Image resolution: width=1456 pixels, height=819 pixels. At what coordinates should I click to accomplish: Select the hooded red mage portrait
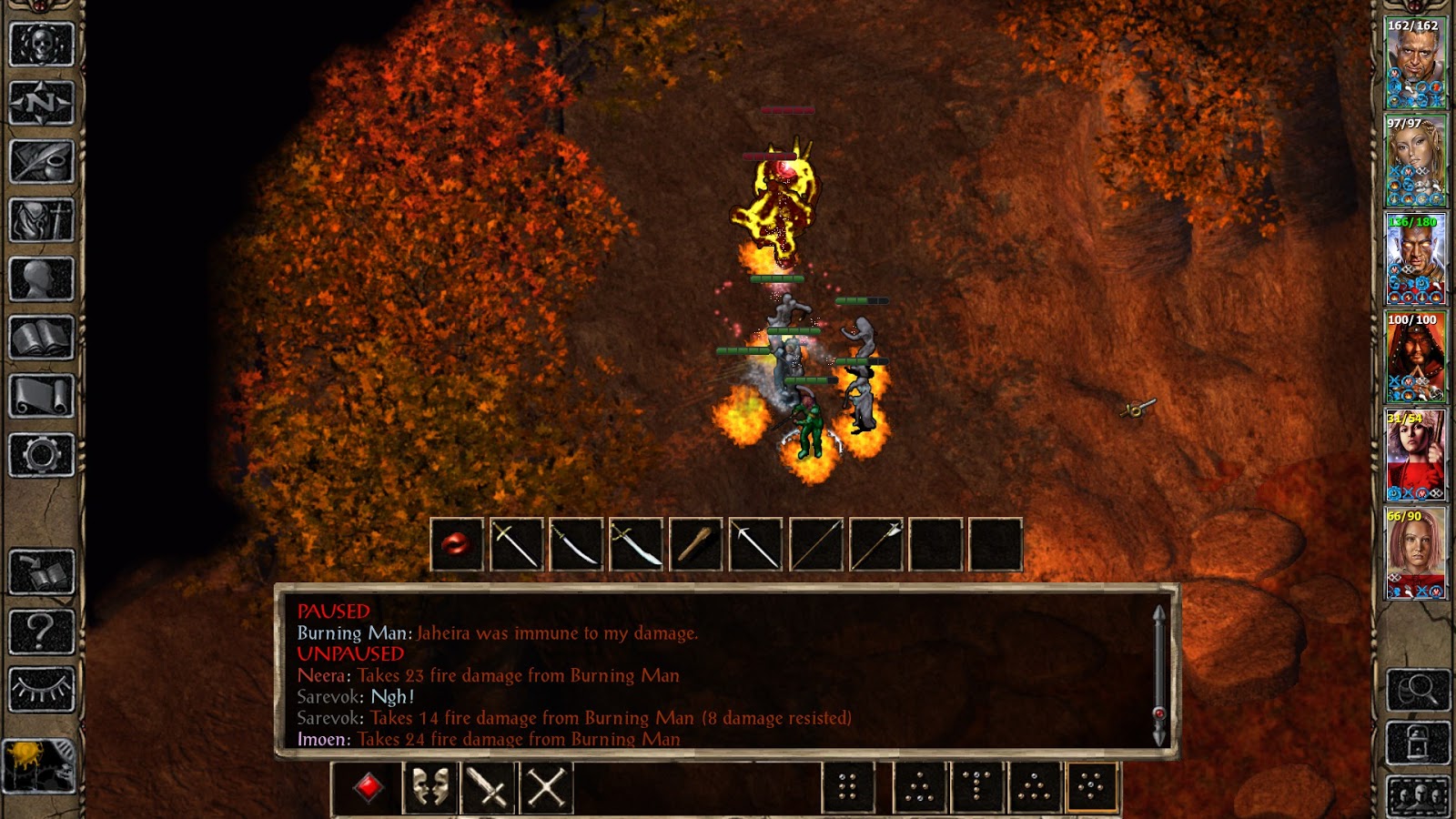coord(1415,358)
